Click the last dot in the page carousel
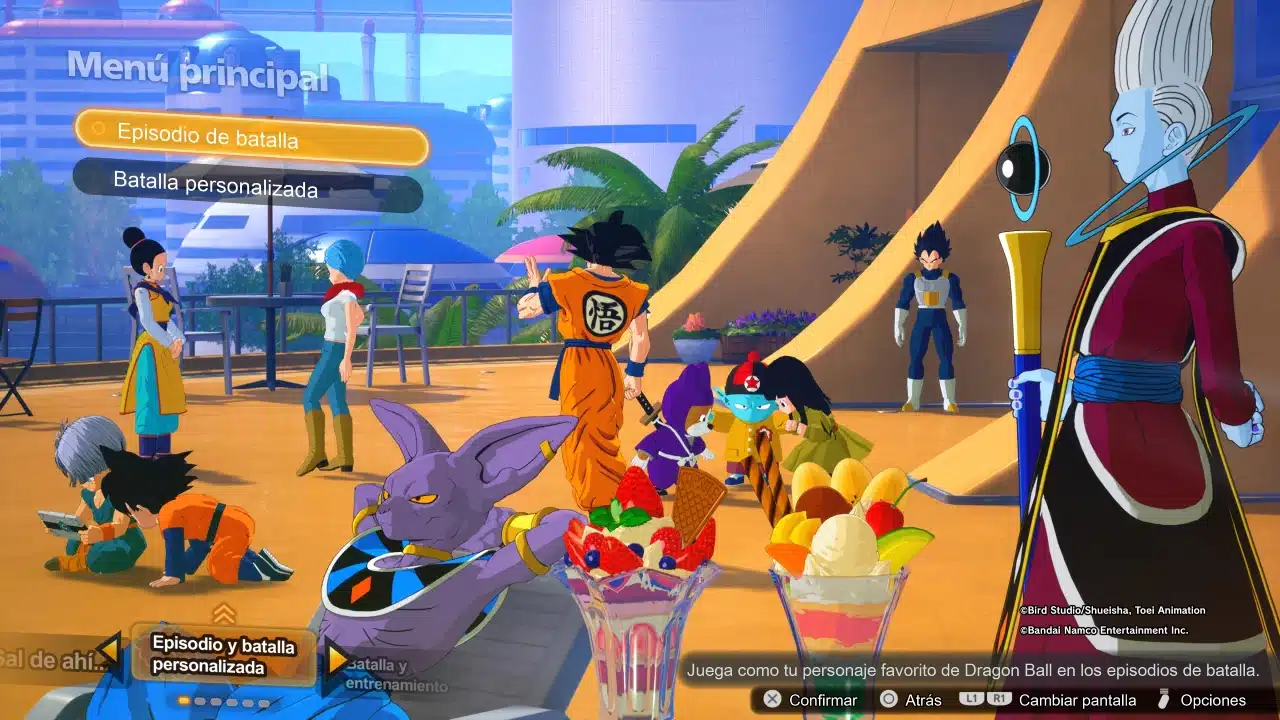The height and width of the screenshot is (720, 1280). click(263, 703)
